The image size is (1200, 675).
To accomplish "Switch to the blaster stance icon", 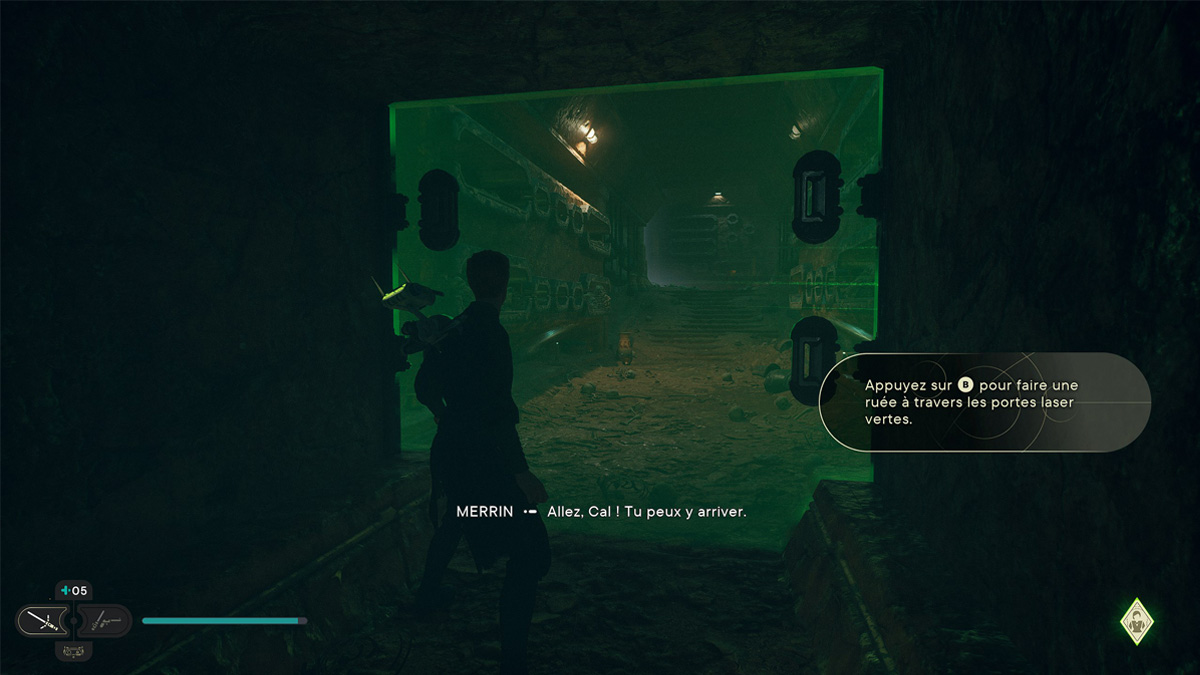I will tap(104, 621).
